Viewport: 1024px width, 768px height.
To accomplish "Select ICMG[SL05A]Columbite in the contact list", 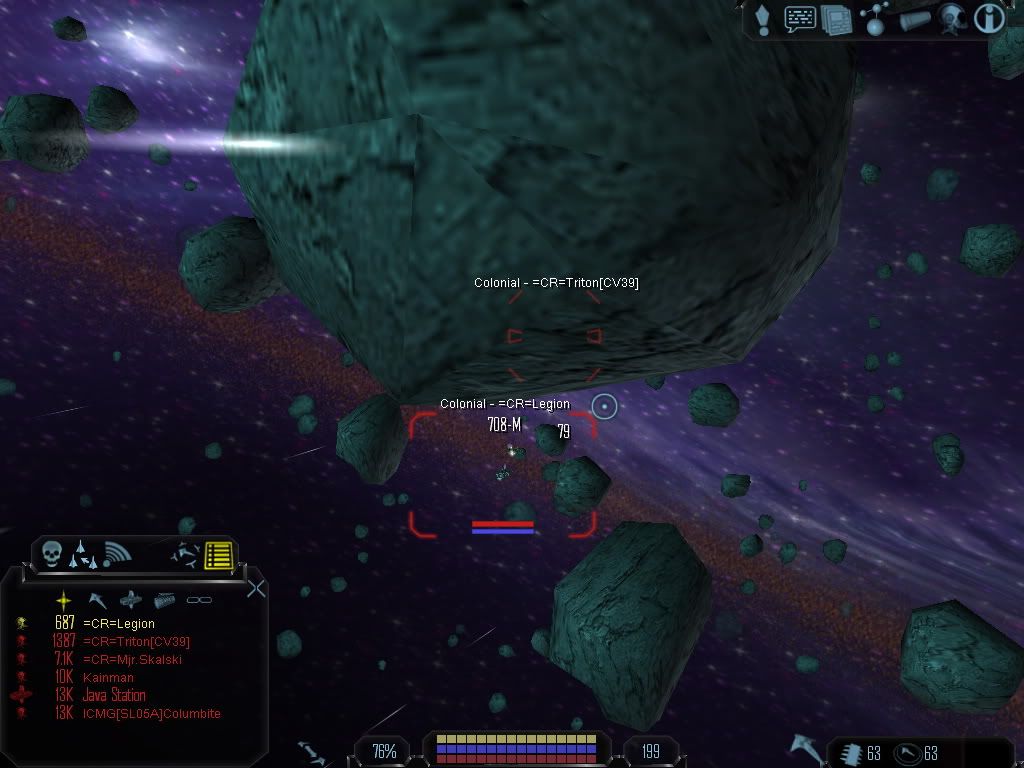I will [151, 714].
